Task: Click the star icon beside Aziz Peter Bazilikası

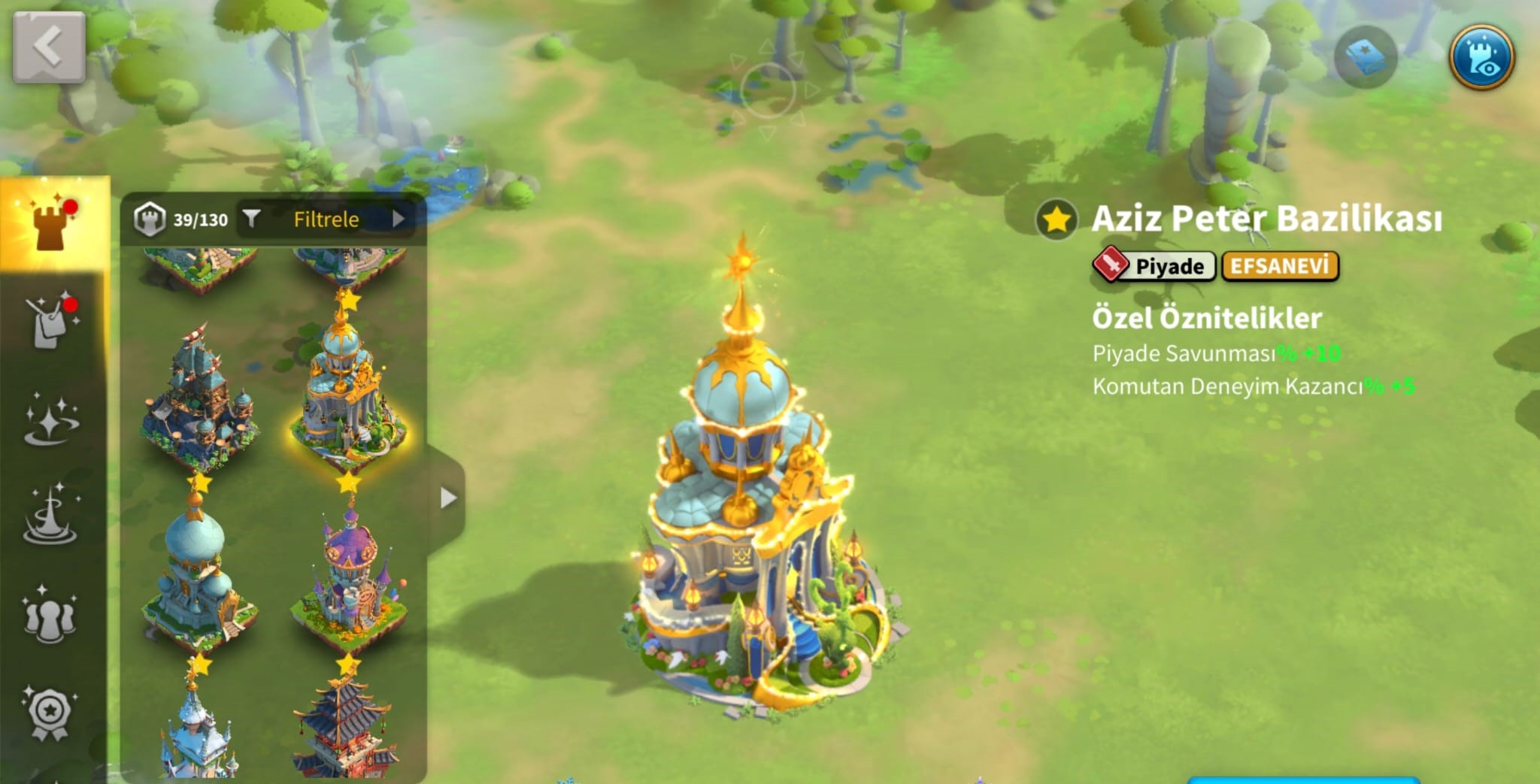Action: coord(1056,219)
